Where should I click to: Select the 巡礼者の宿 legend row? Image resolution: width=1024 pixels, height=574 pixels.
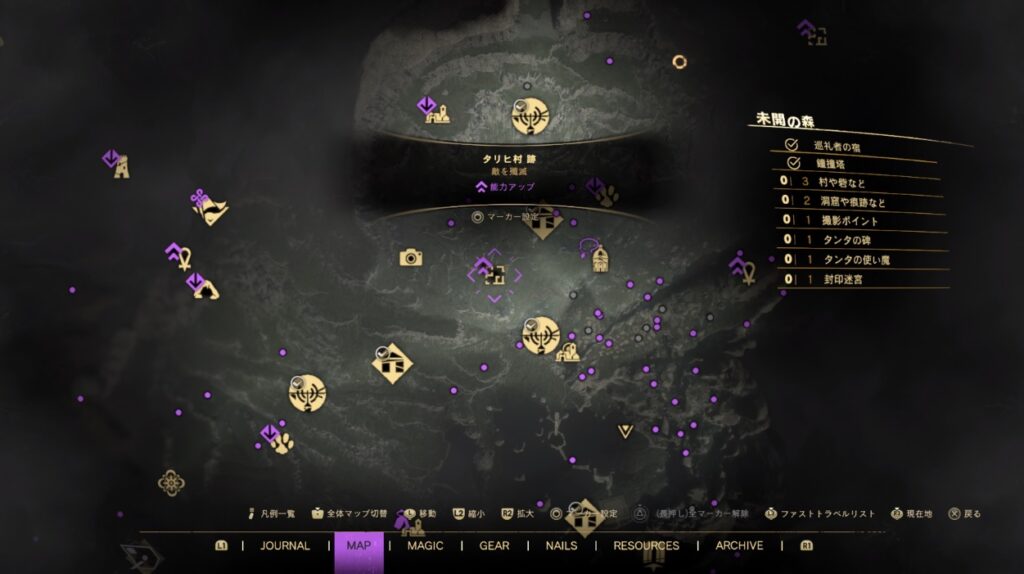(x=850, y=146)
